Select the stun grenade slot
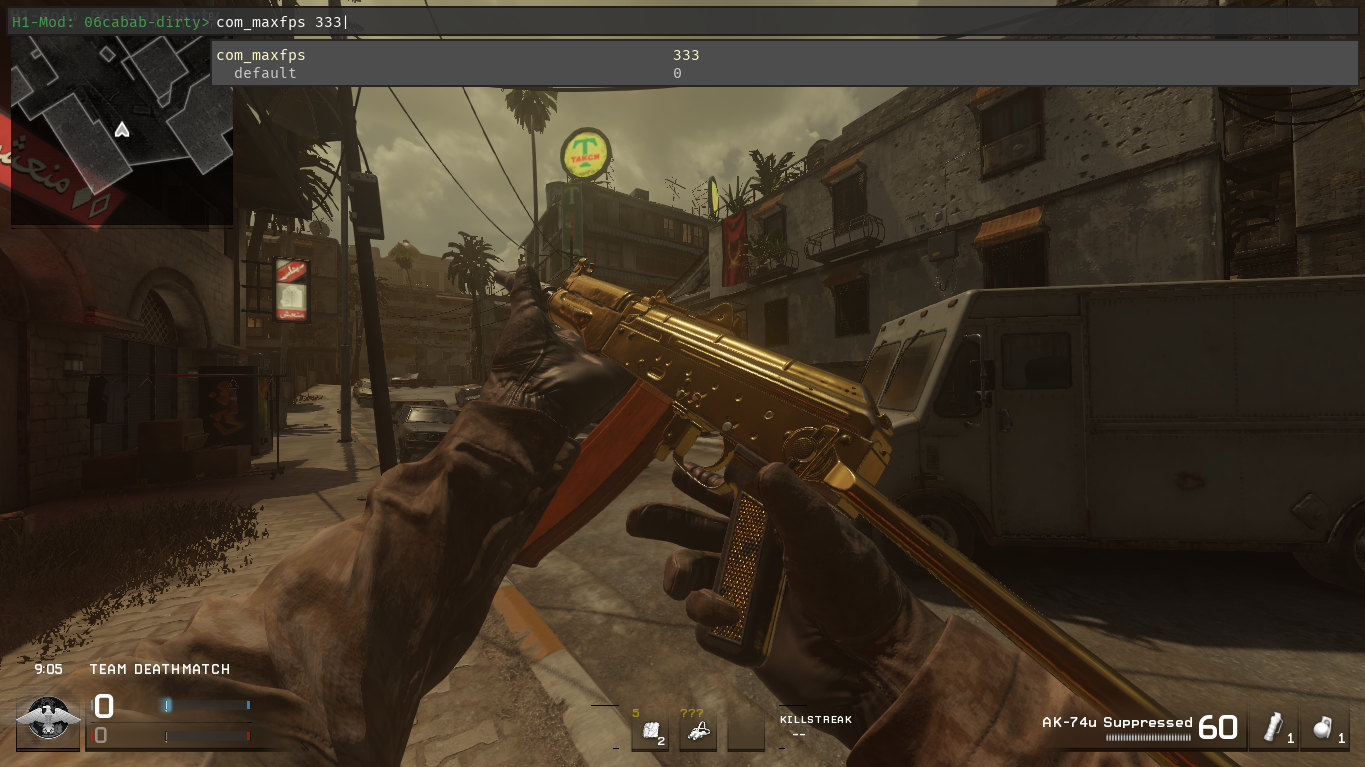Image resolution: width=1365 pixels, height=767 pixels. tap(1274, 728)
